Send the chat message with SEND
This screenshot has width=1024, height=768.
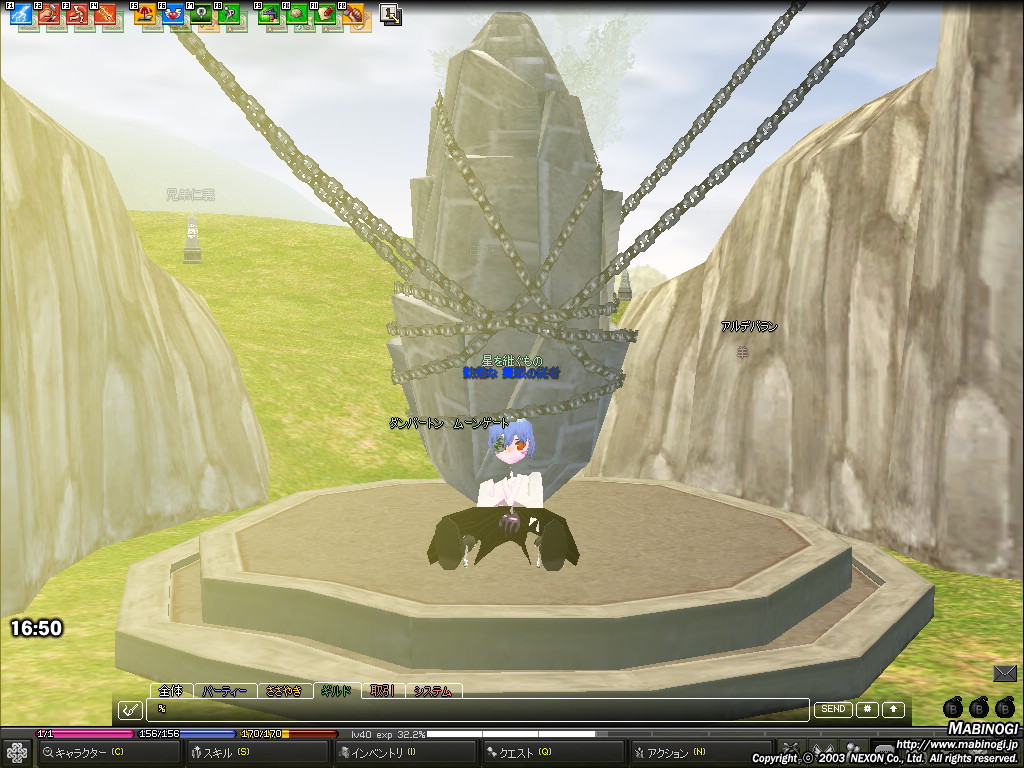coord(833,709)
